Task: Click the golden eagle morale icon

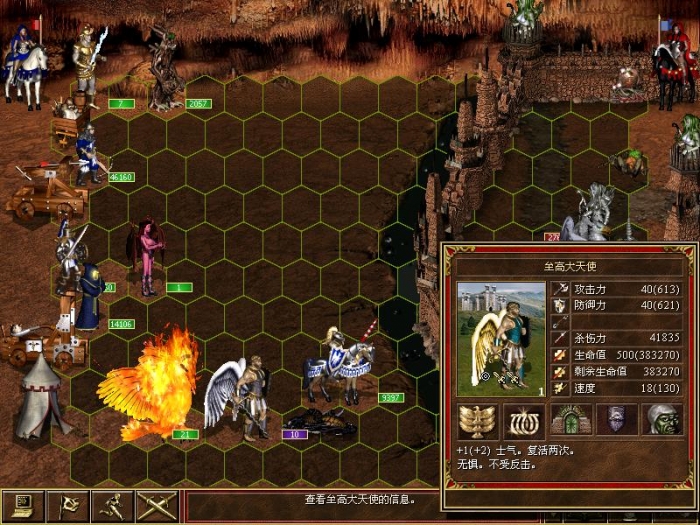Action: coord(477,420)
